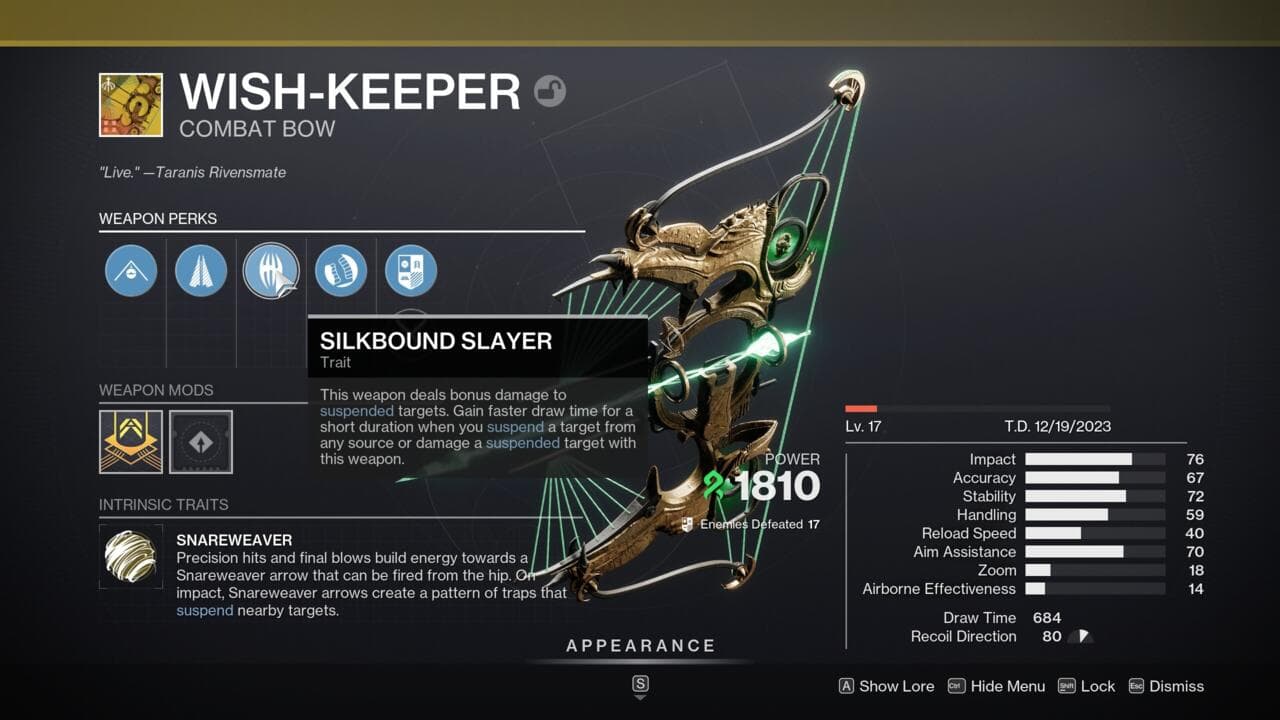Select the fourth weapon perk icon

[x=341, y=270]
